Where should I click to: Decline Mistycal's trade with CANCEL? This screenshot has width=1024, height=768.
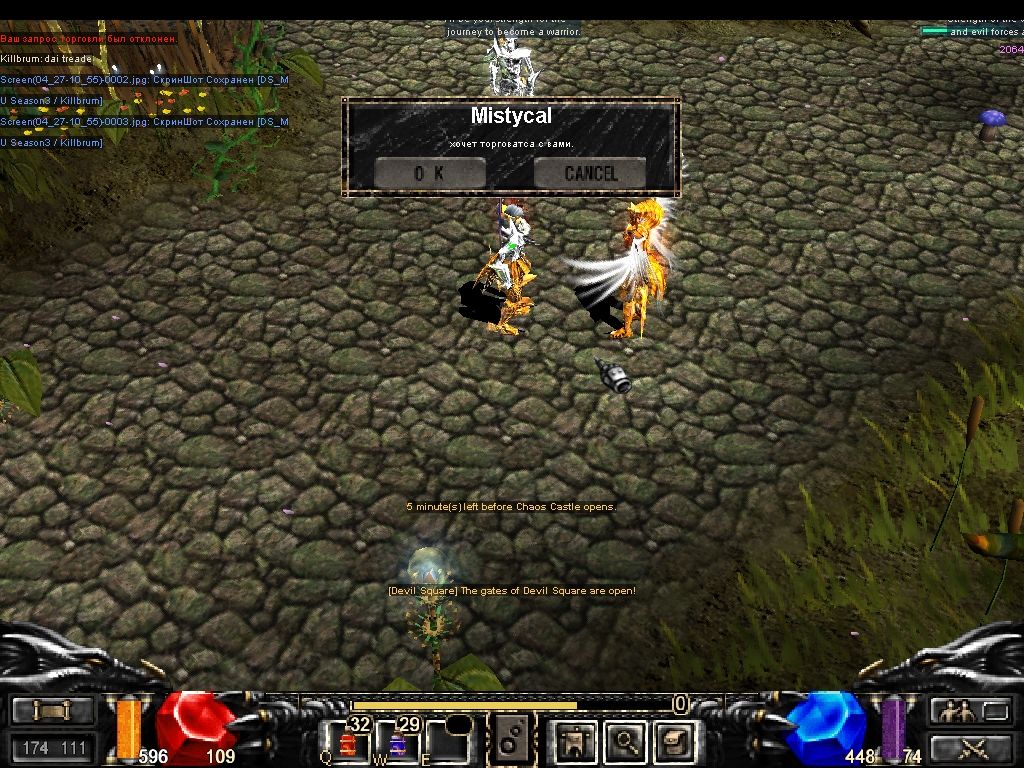tap(590, 173)
